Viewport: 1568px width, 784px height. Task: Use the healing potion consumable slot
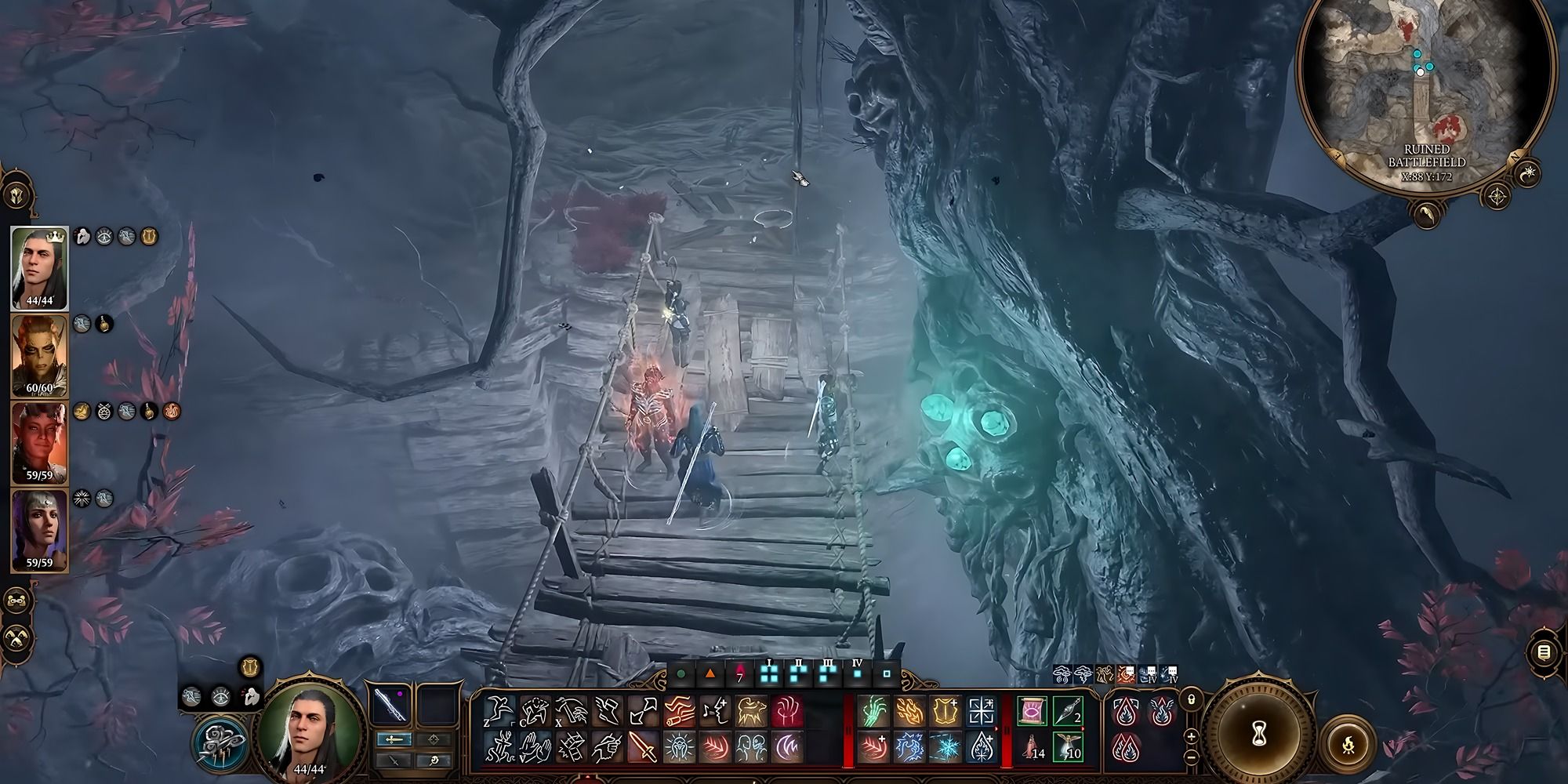(1033, 747)
